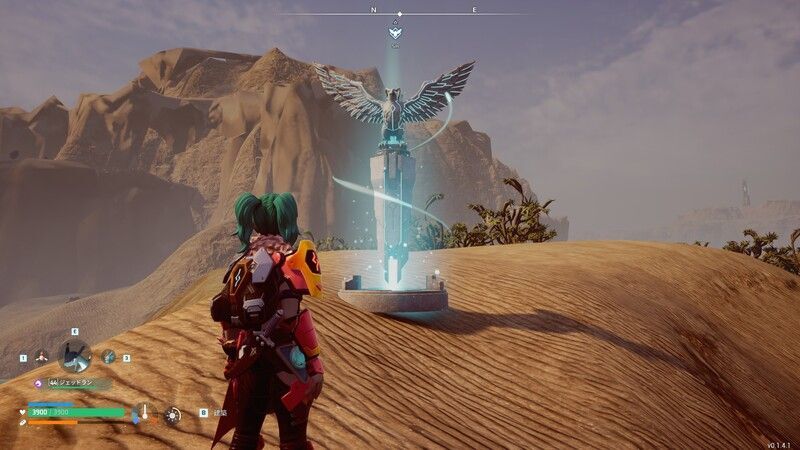Screen dimensions: 800x450
Task: Select the active Jetragon pal portrait
Action: pos(75,355)
